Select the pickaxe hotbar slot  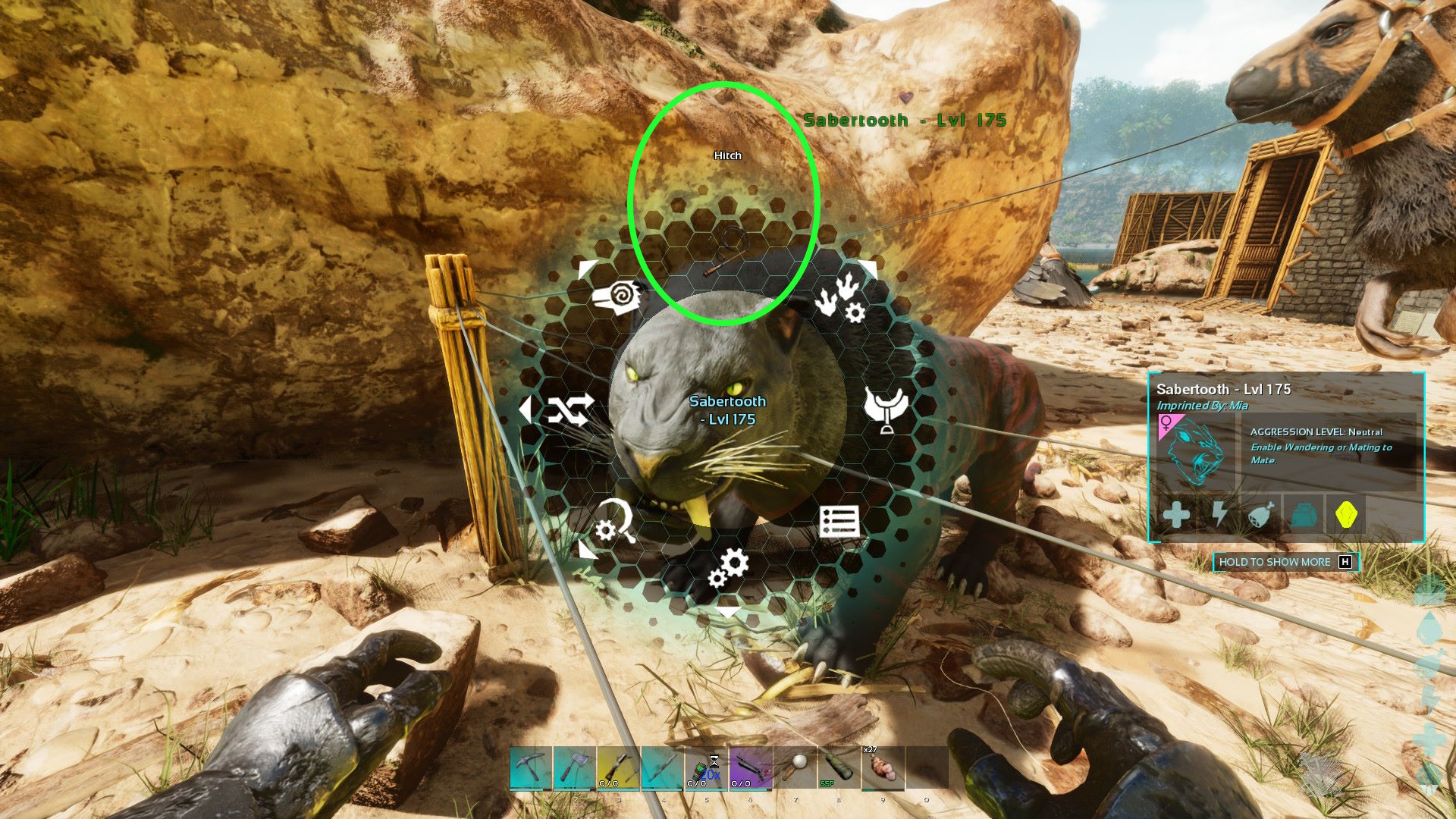pos(530,767)
